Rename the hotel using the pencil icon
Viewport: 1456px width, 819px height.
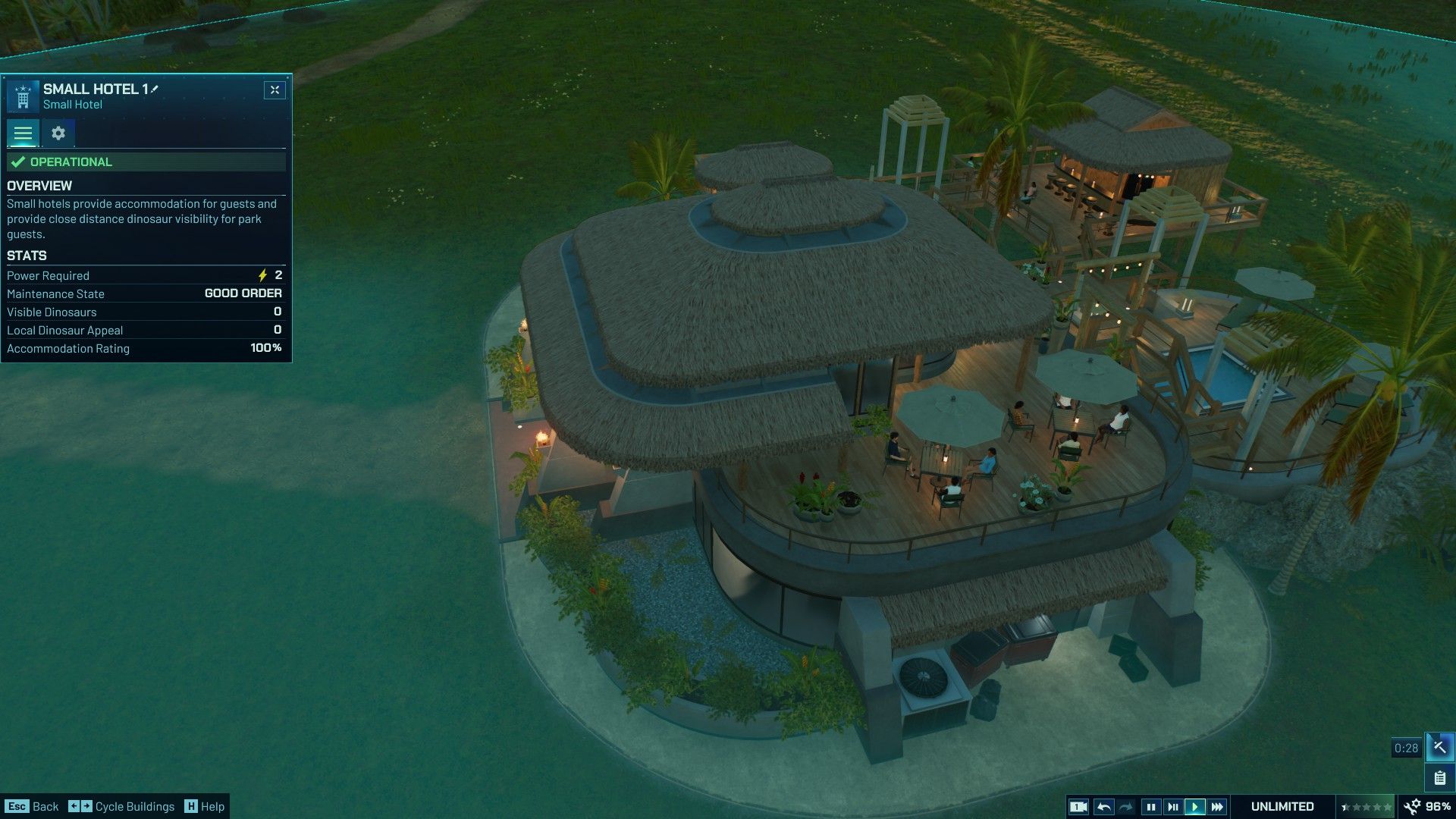(x=155, y=89)
